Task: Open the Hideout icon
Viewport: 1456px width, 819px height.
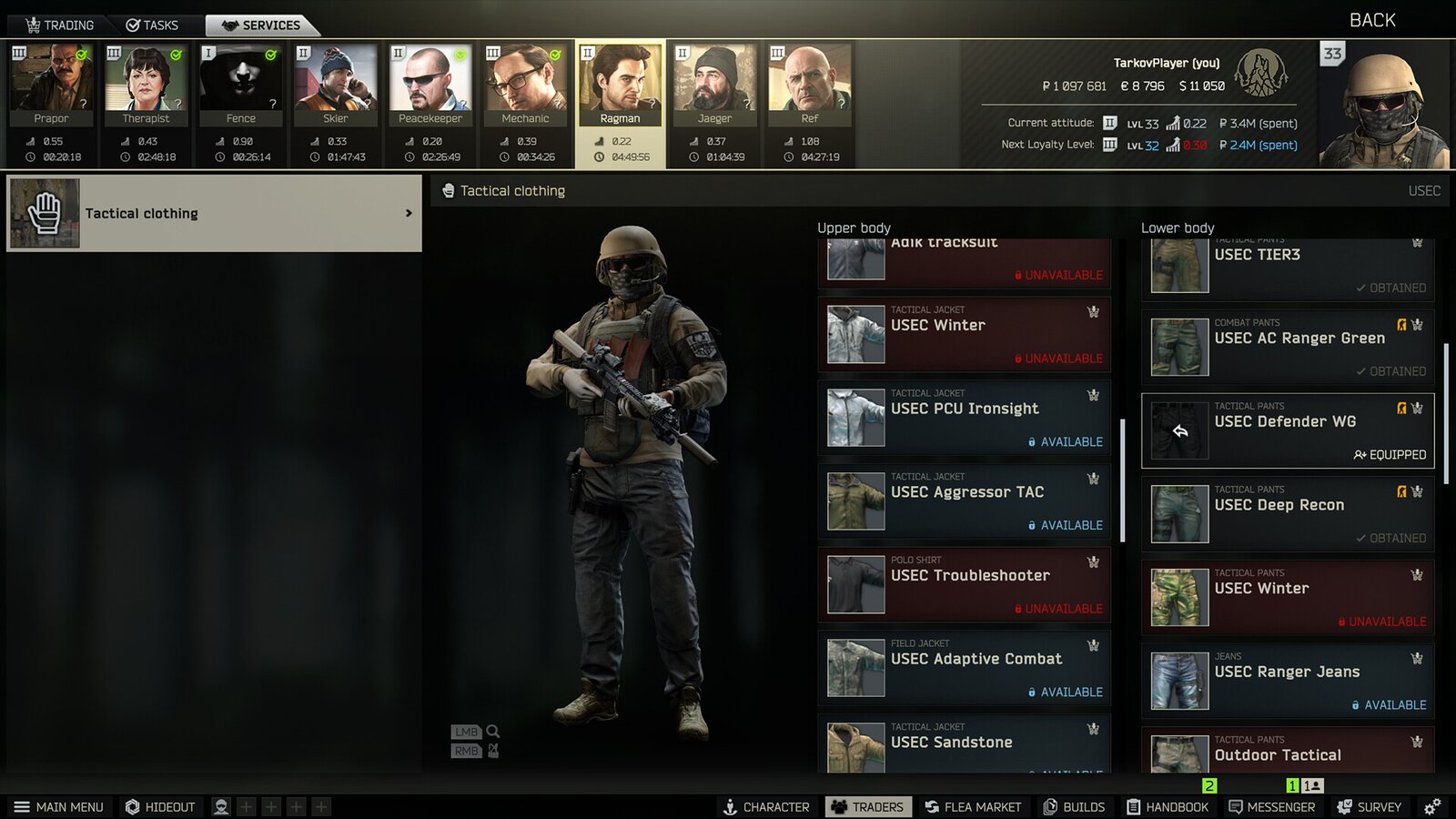Action: pyautogui.click(x=130, y=806)
